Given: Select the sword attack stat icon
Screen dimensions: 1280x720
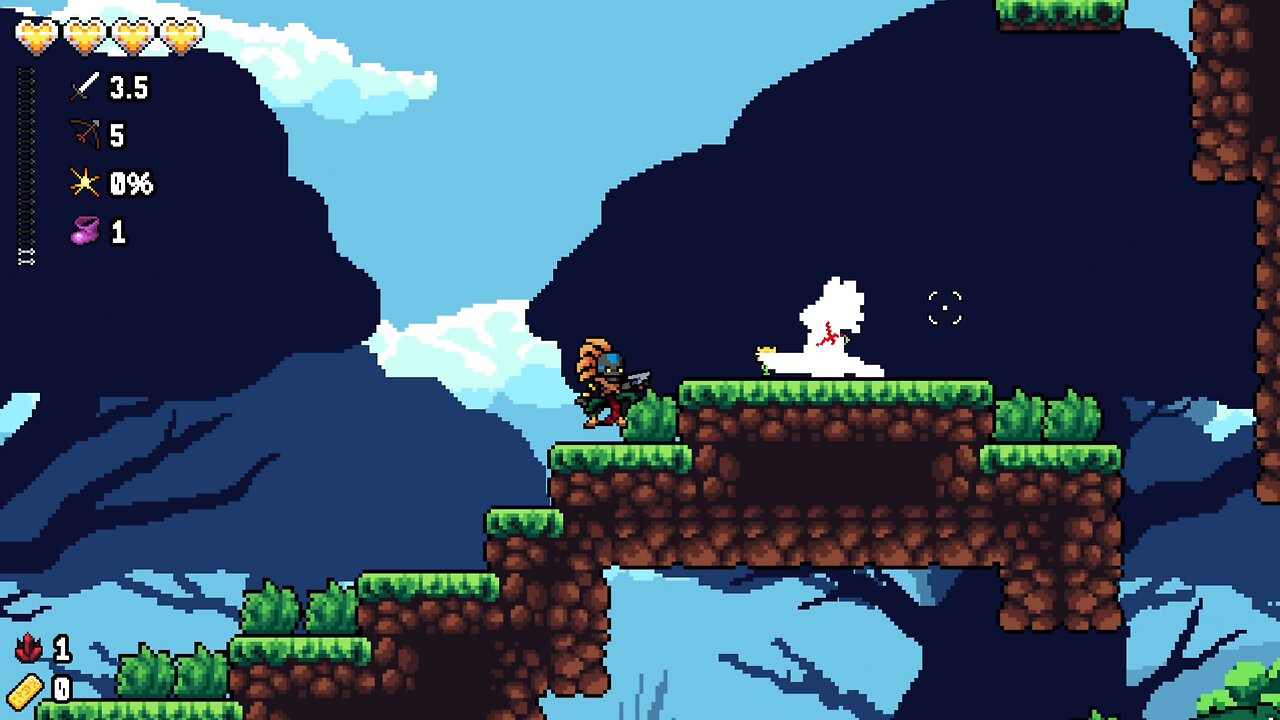Looking at the screenshot, I should pos(87,88).
